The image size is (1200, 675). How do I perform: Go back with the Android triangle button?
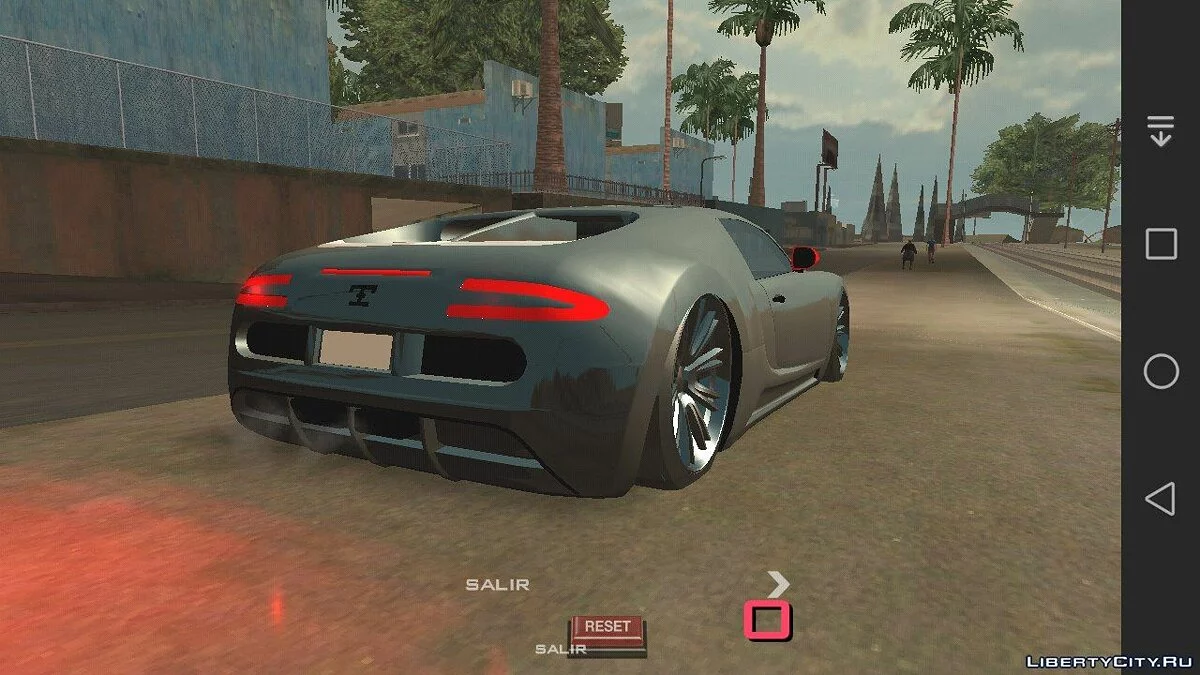(x=1160, y=498)
